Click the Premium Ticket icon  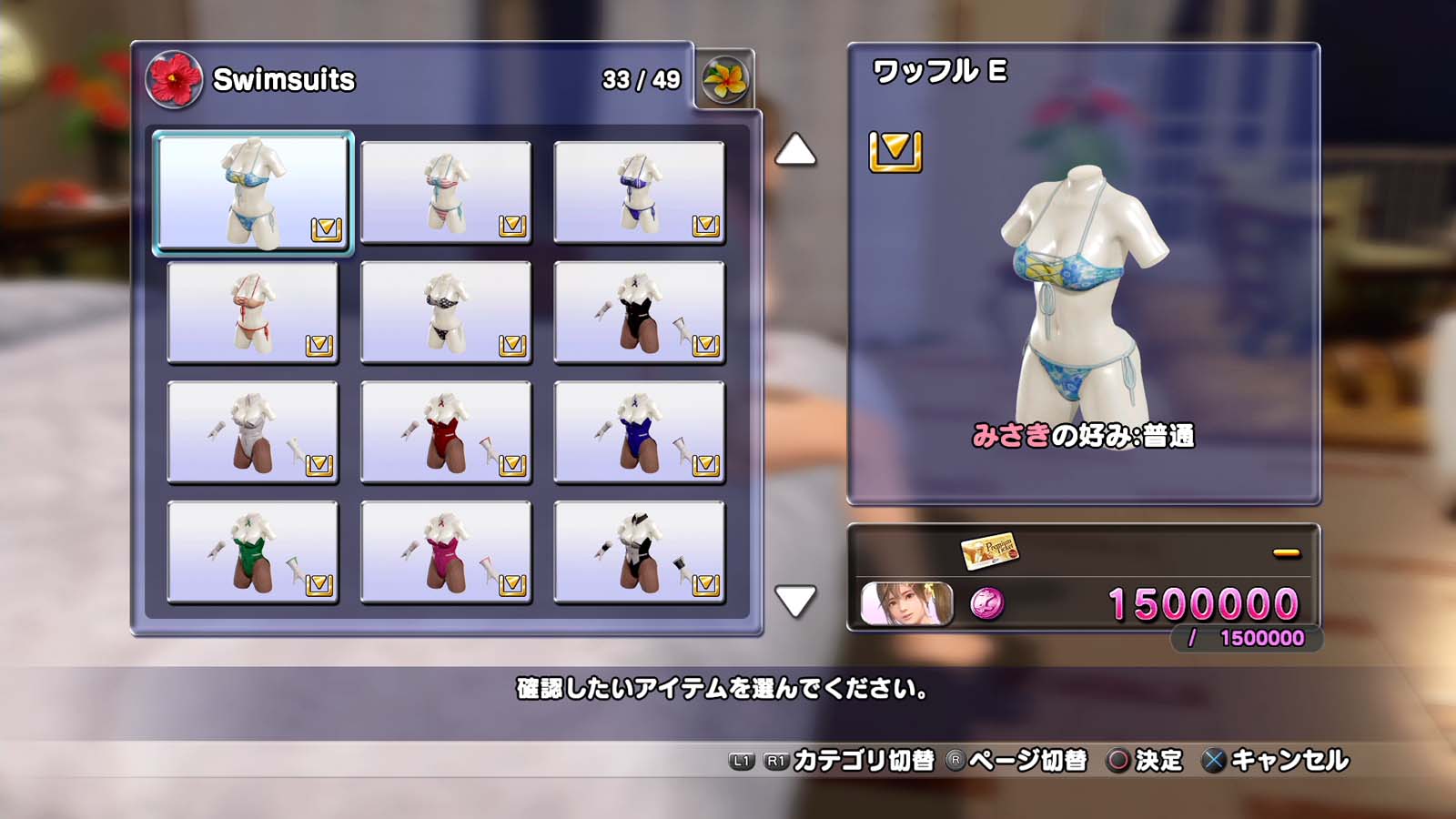989,551
